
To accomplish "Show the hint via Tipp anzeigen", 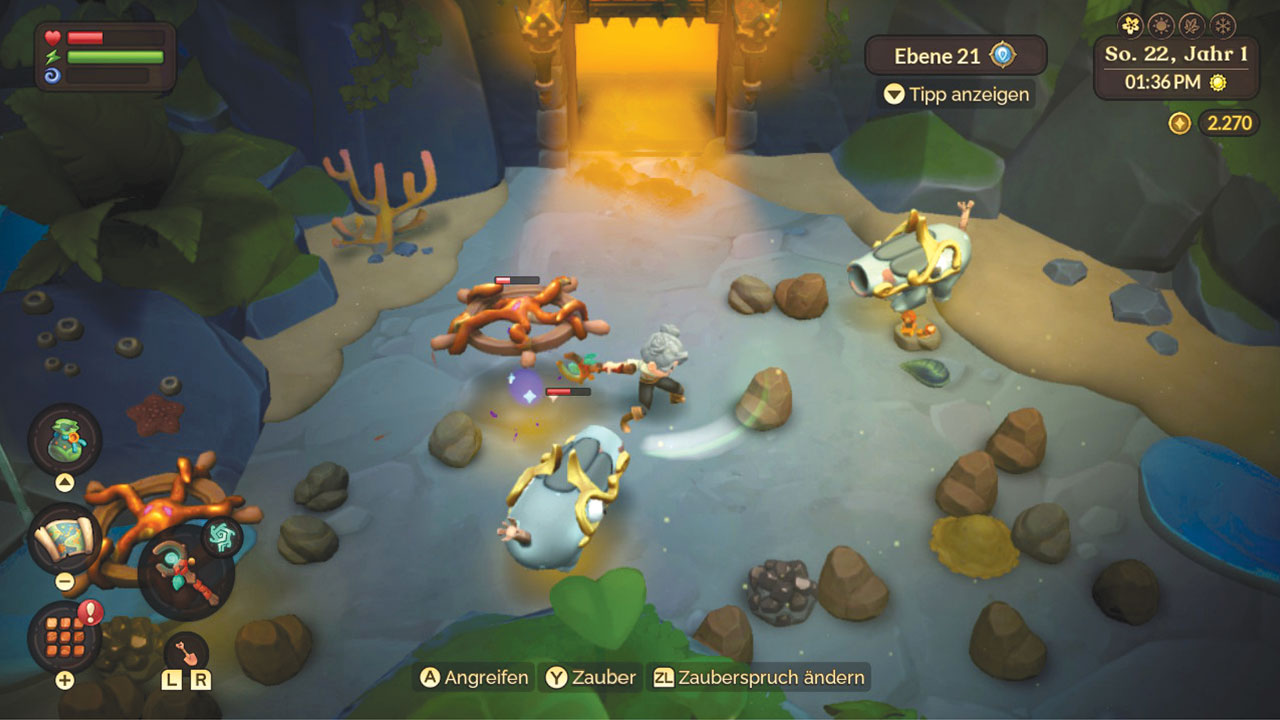I will pos(956,94).
